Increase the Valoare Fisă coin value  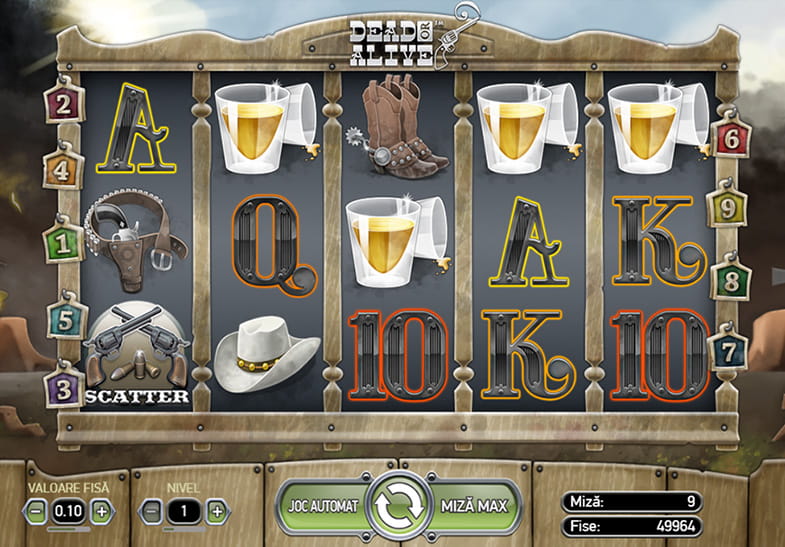tap(101, 510)
